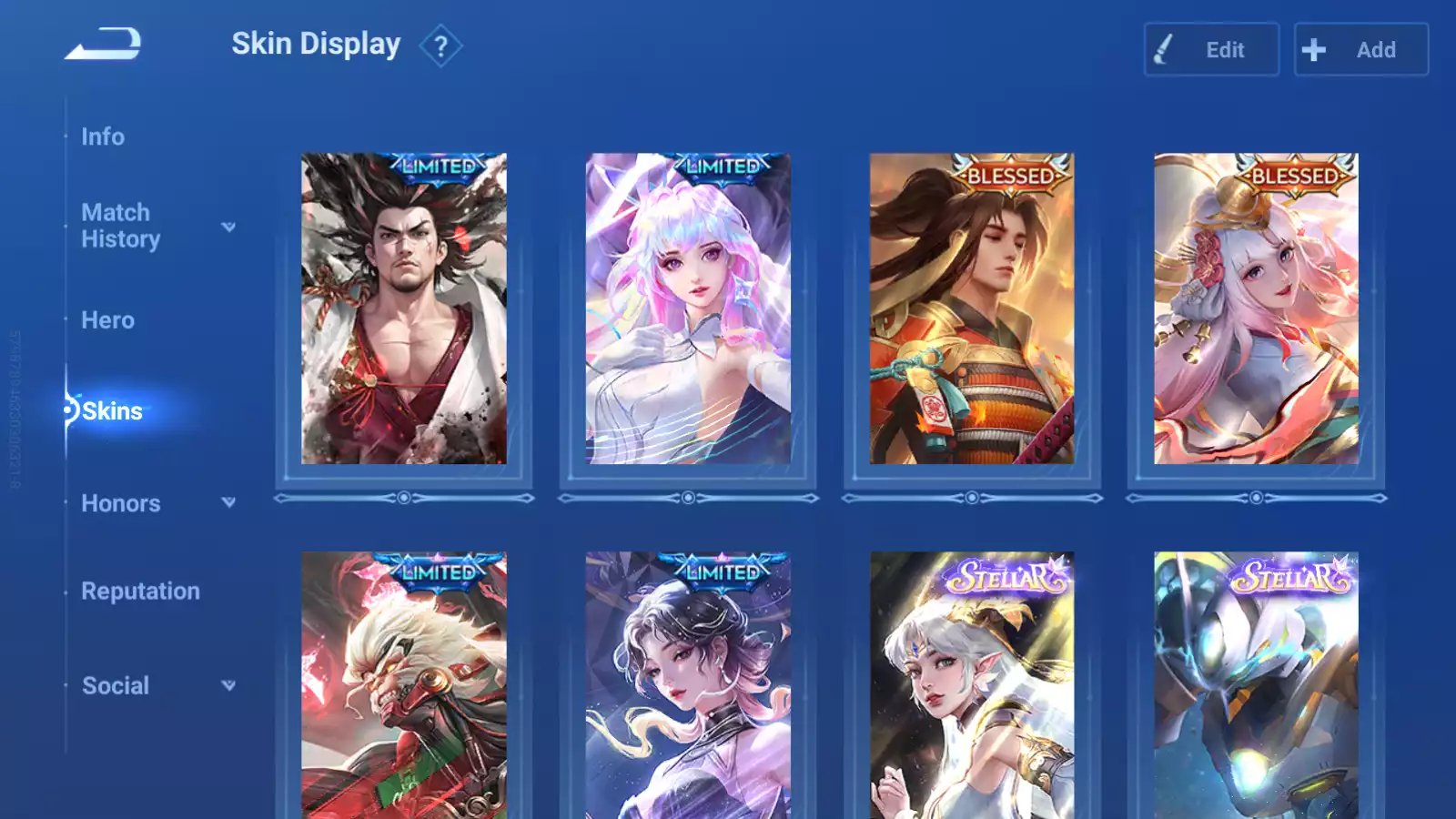Expand the Honors dropdown arrow
The height and width of the screenshot is (819, 1456).
(228, 502)
